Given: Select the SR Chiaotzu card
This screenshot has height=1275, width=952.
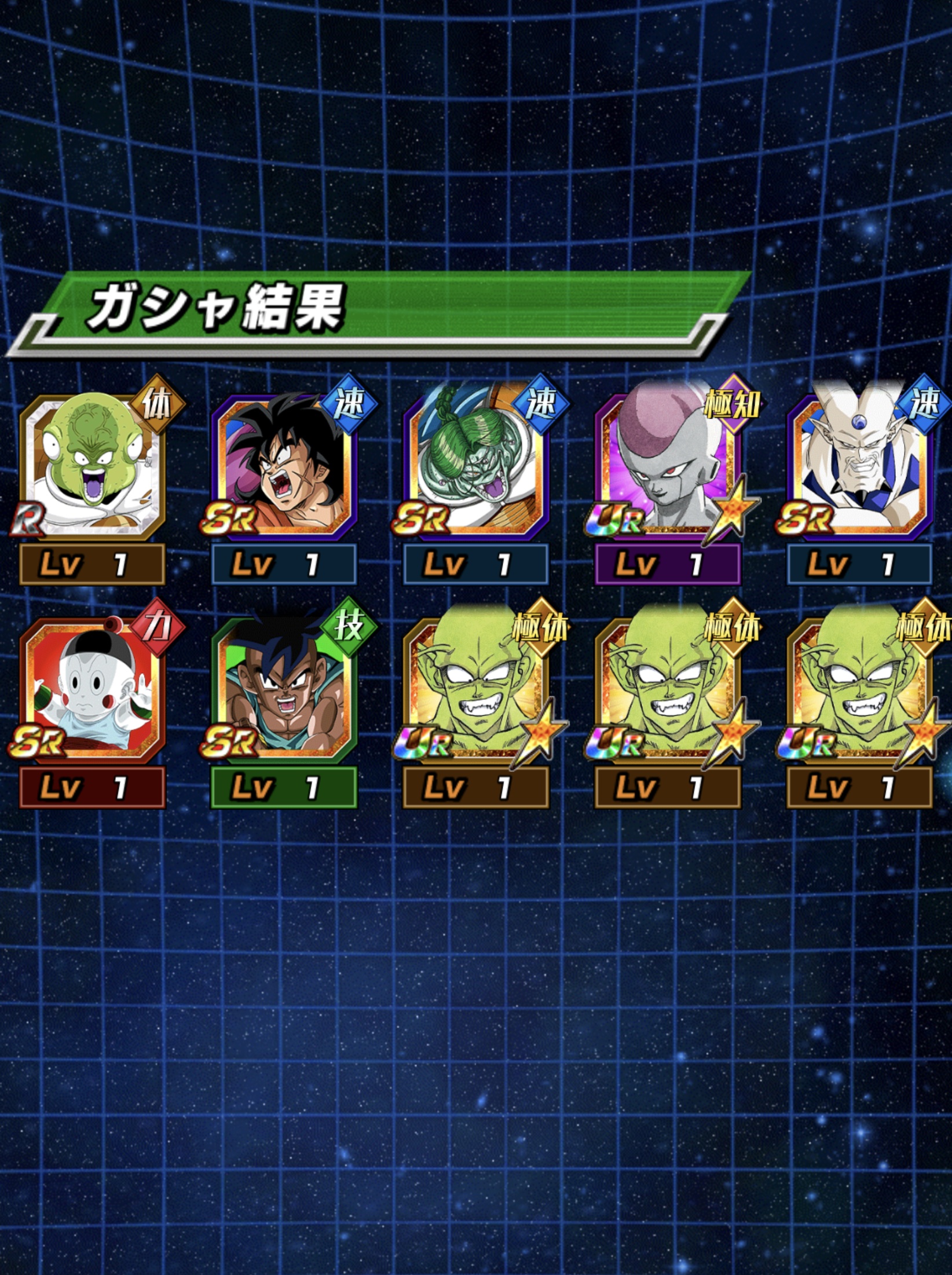Looking at the screenshot, I should click(x=93, y=689).
